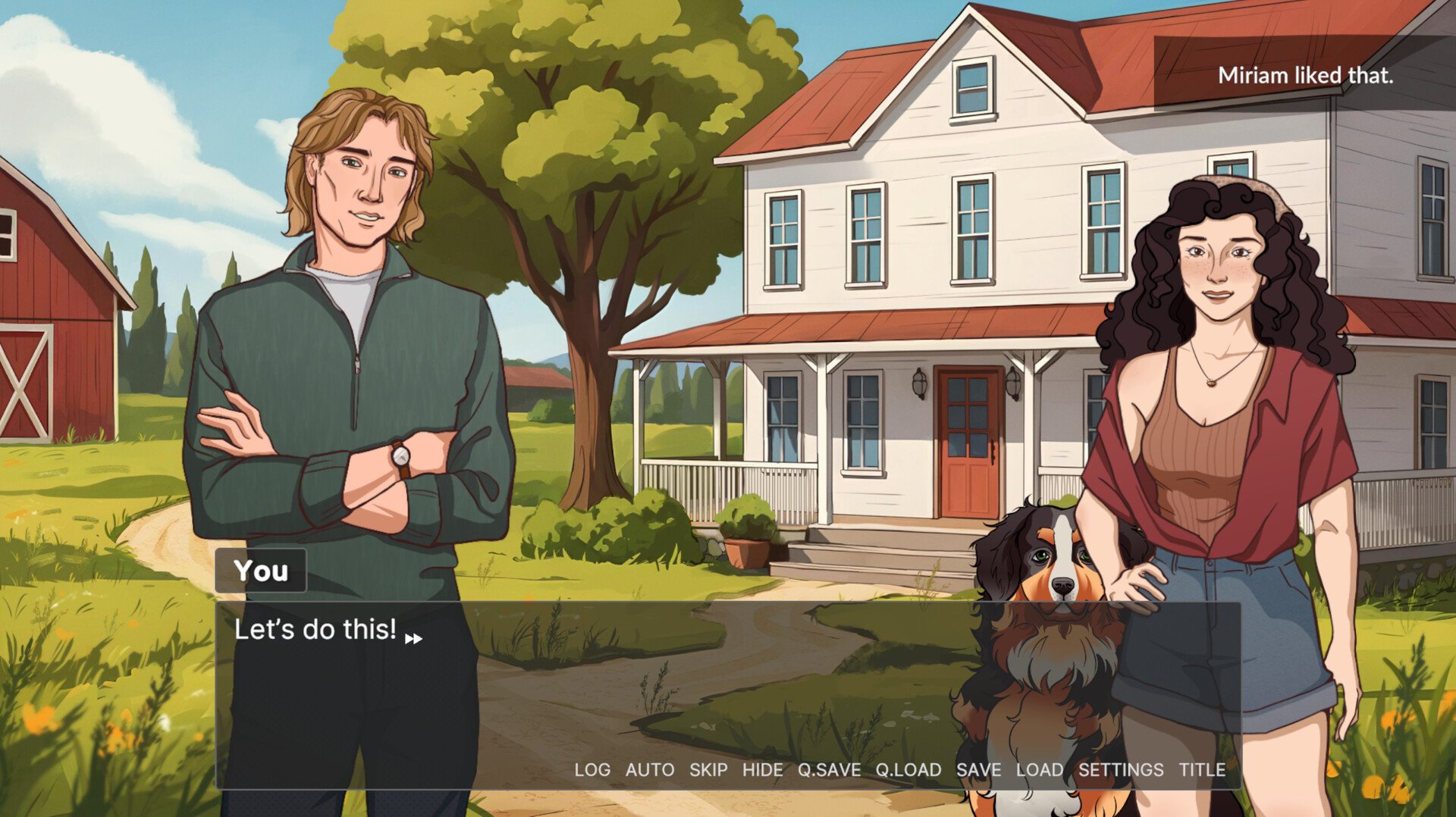The height and width of the screenshot is (817, 1456).
Task: Open the SETTINGS menu
Action: click(1121, 770)
